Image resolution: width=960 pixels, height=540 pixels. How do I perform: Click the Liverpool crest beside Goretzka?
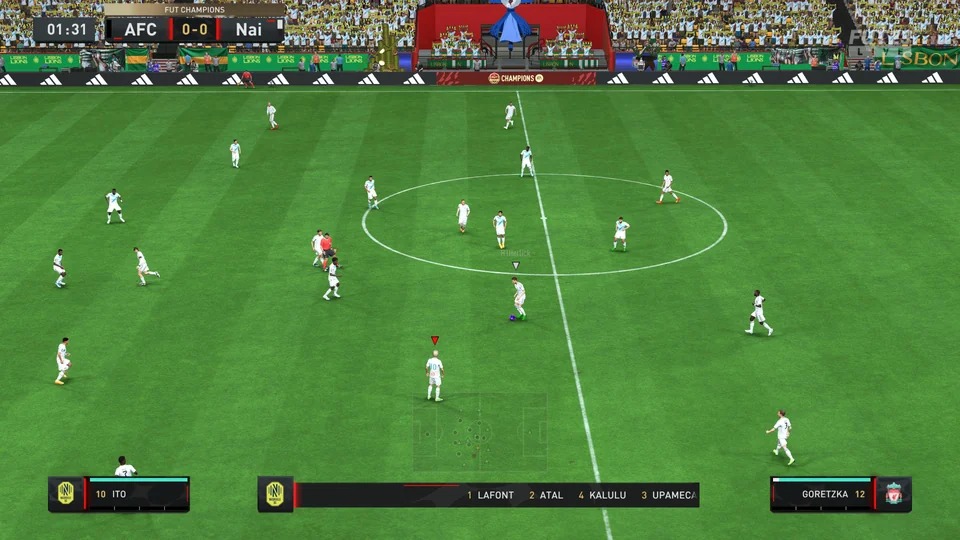coord(894,494)
